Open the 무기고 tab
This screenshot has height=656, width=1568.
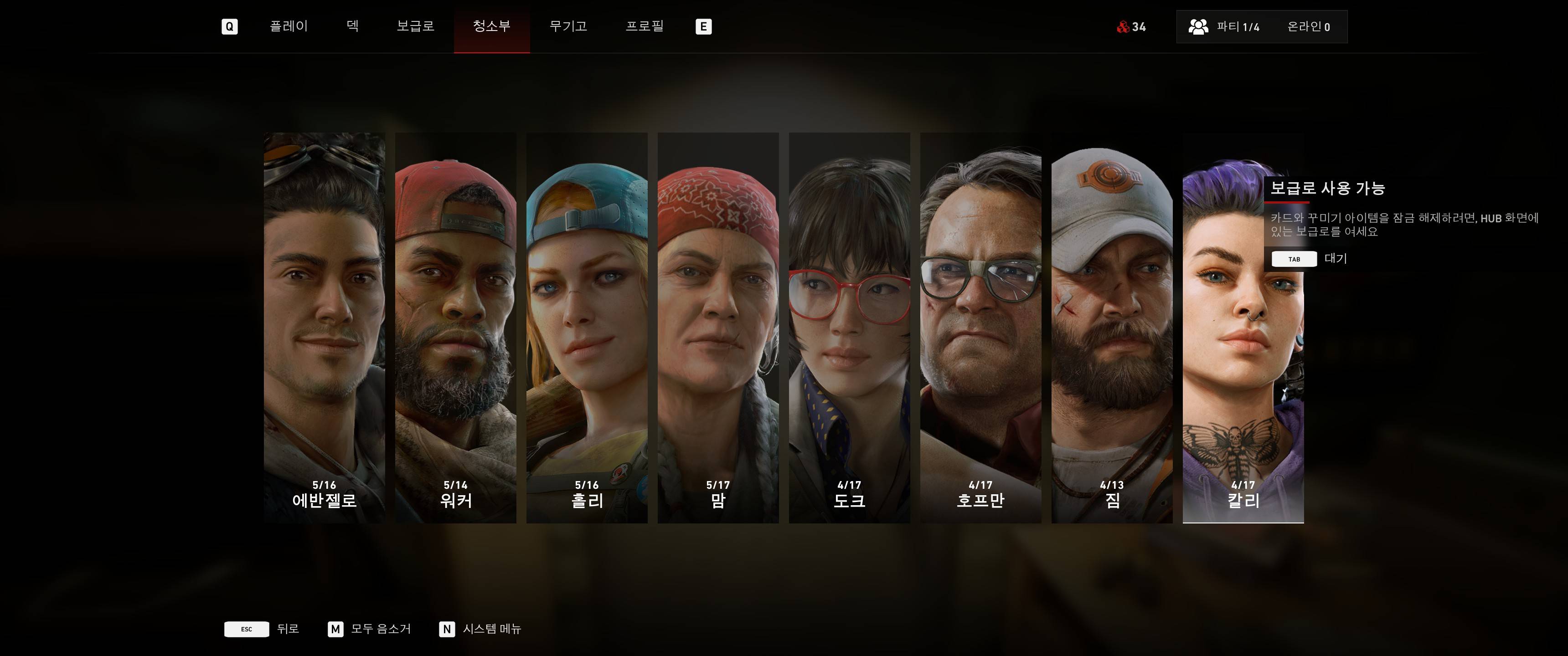coord(568,26)
